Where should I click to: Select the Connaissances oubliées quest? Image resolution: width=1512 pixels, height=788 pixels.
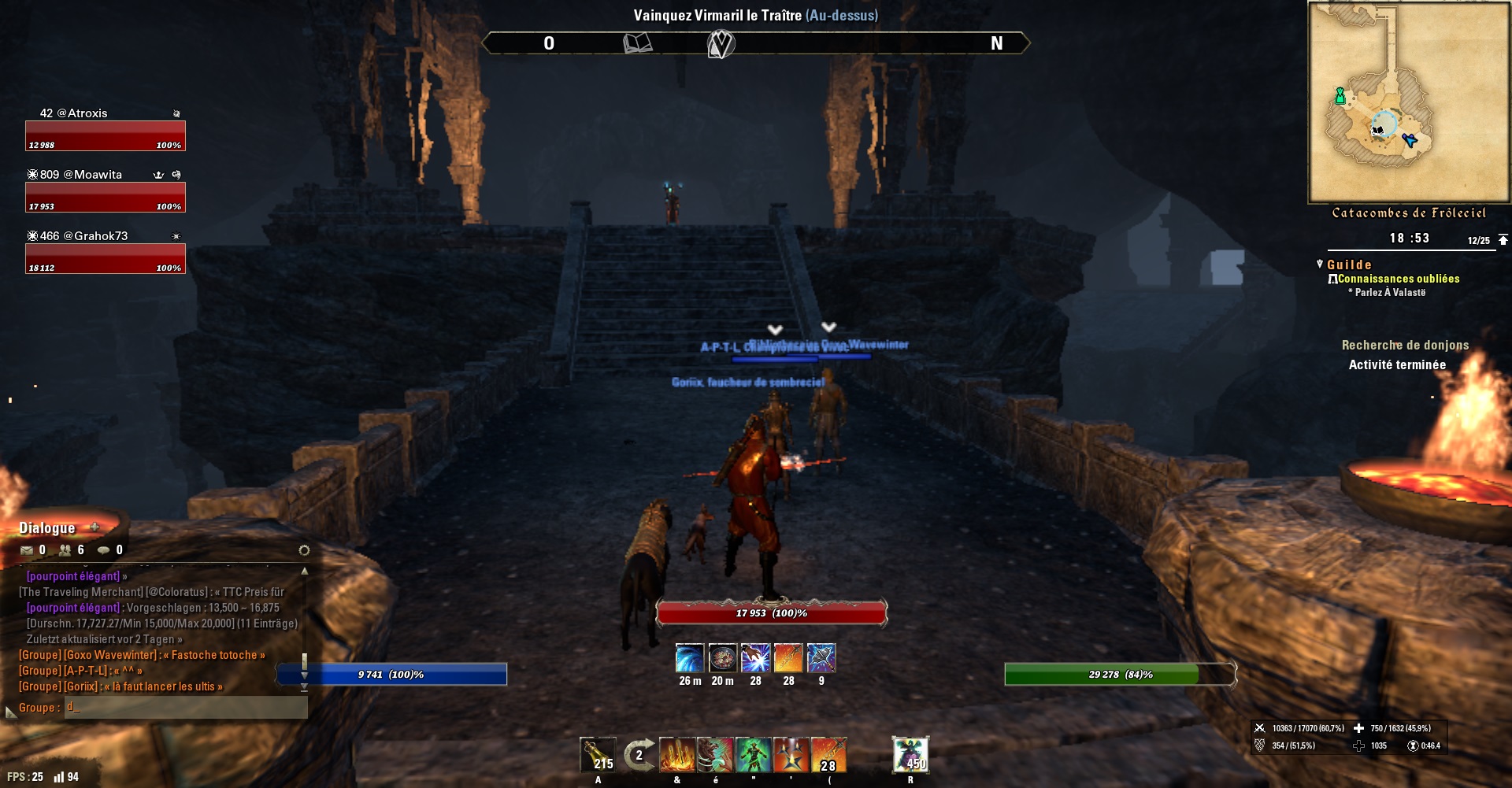1398,279
